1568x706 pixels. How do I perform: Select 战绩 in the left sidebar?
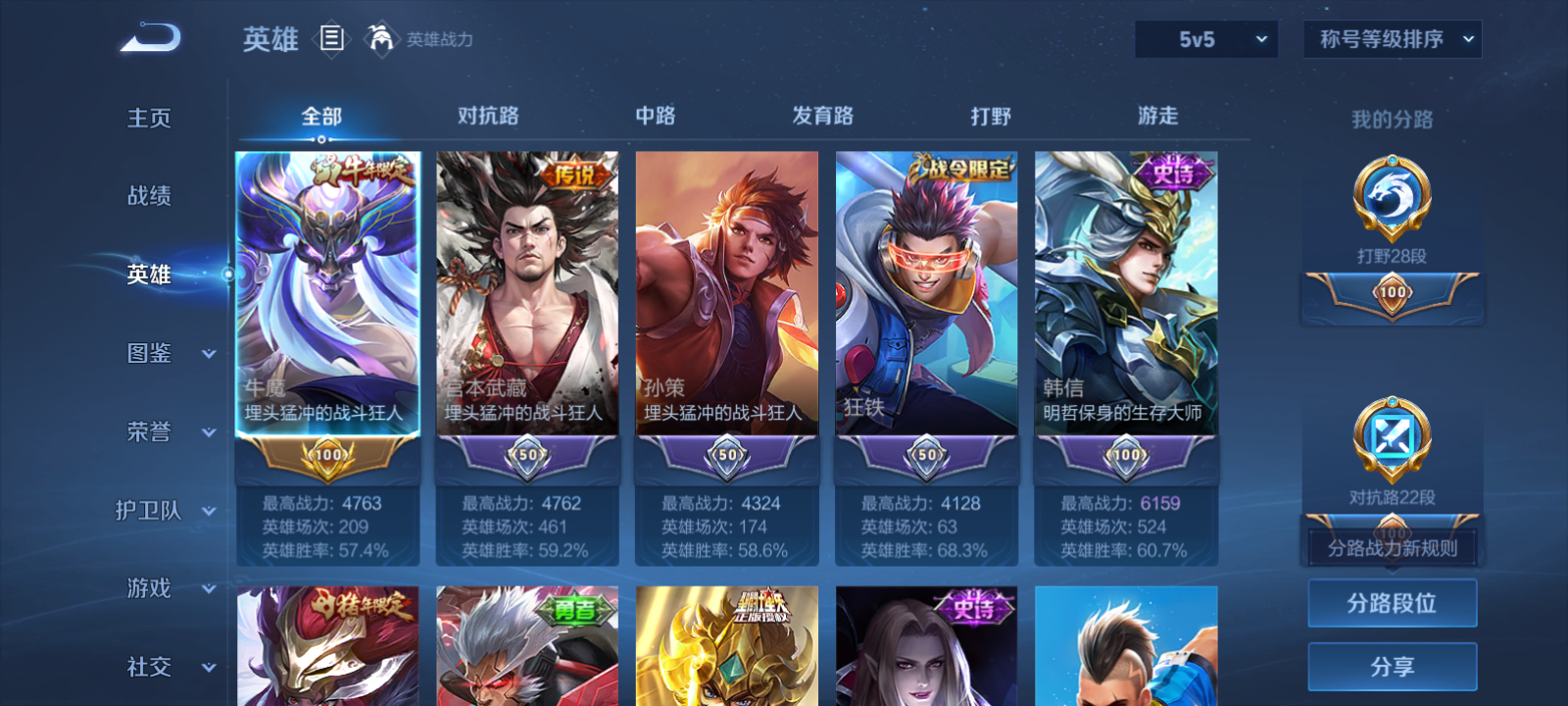coord(147,196)
